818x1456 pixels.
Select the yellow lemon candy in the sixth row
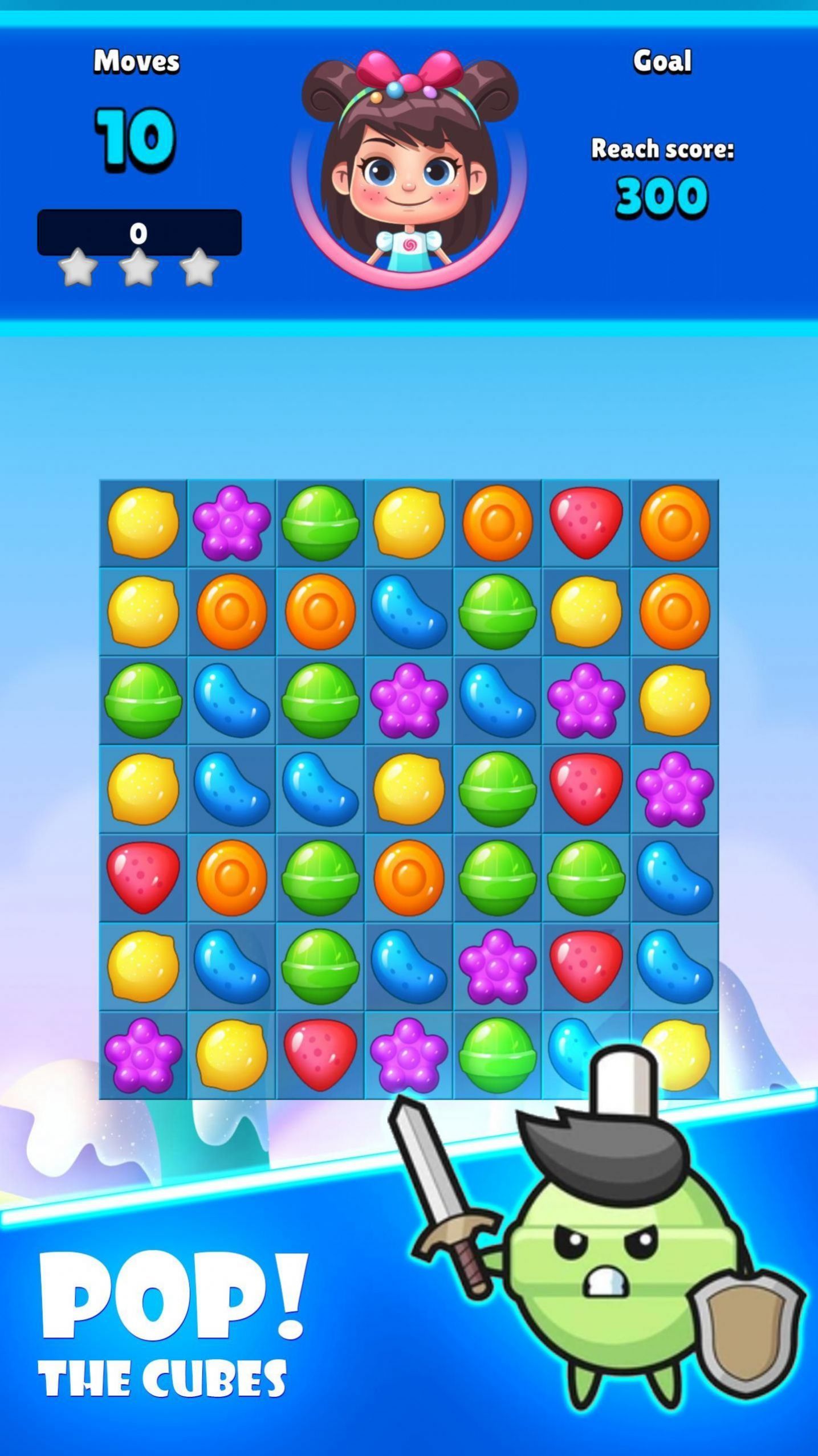click(143, 966)
